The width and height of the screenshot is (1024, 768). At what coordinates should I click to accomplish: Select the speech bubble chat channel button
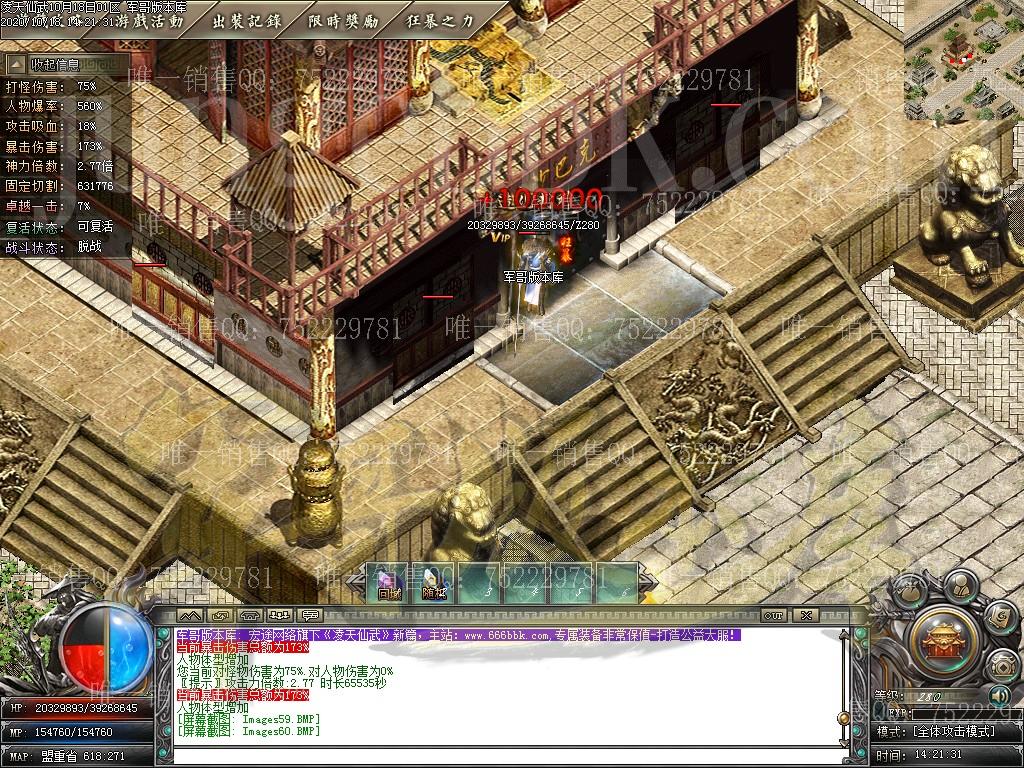[310, 615]
